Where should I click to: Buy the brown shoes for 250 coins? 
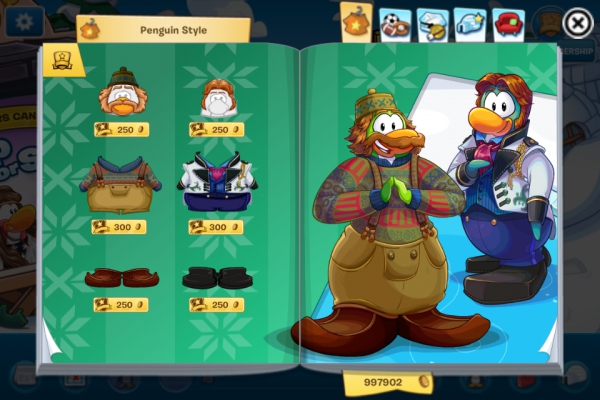click(119, 305)
